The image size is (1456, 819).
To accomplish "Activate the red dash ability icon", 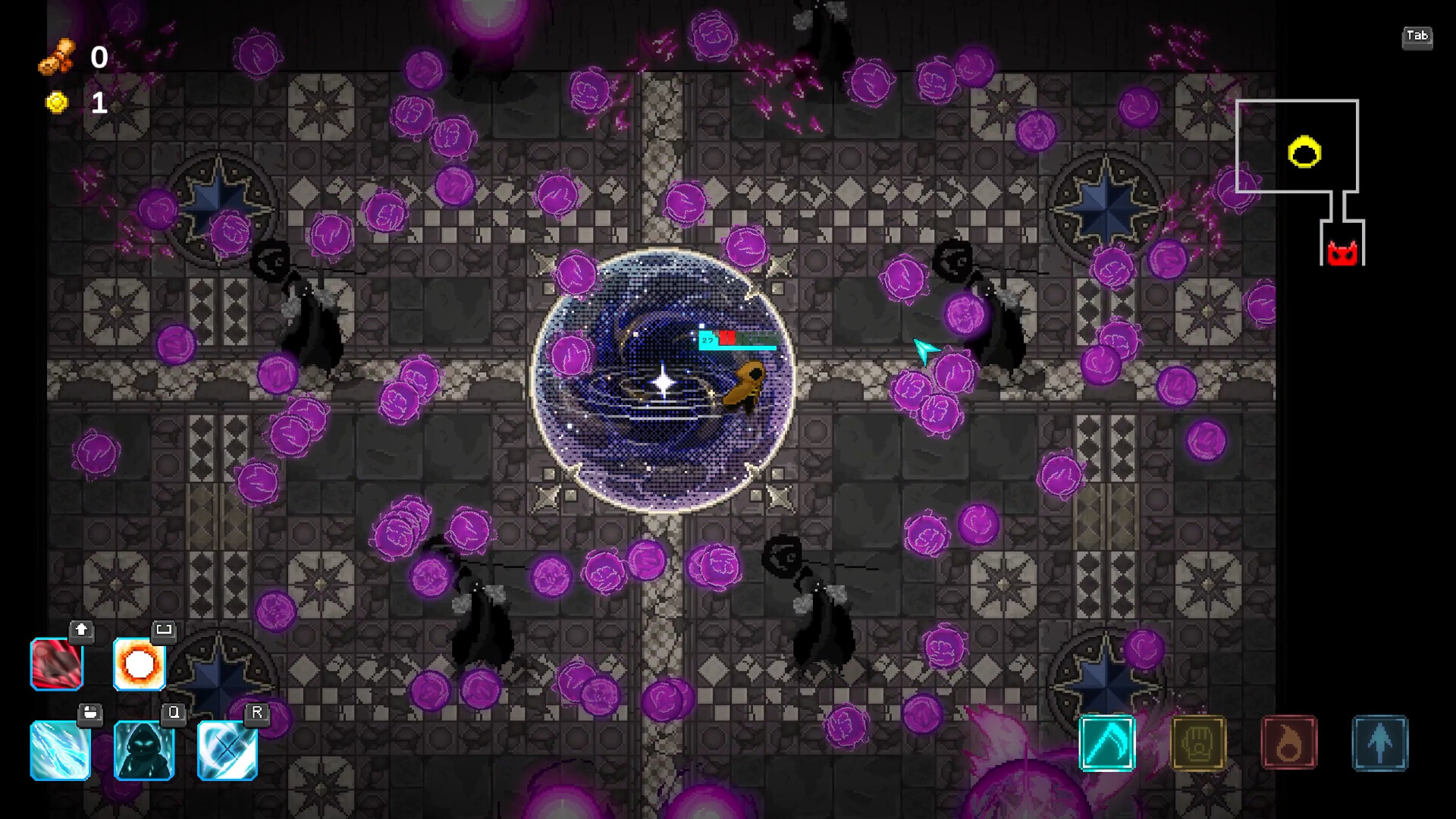I will [x=56, y=665].
